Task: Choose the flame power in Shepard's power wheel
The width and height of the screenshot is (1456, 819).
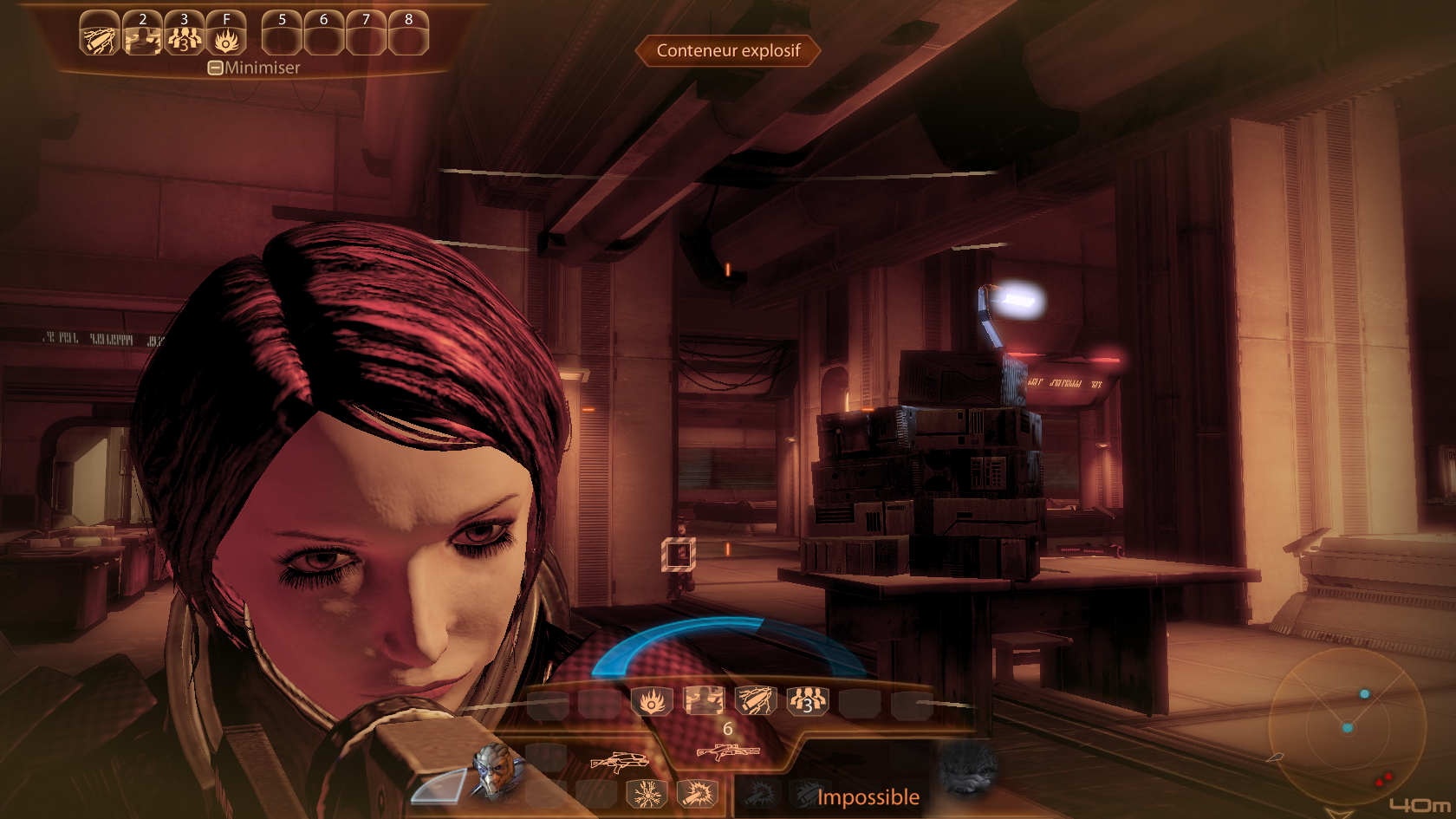Action: tap(652, 700)
